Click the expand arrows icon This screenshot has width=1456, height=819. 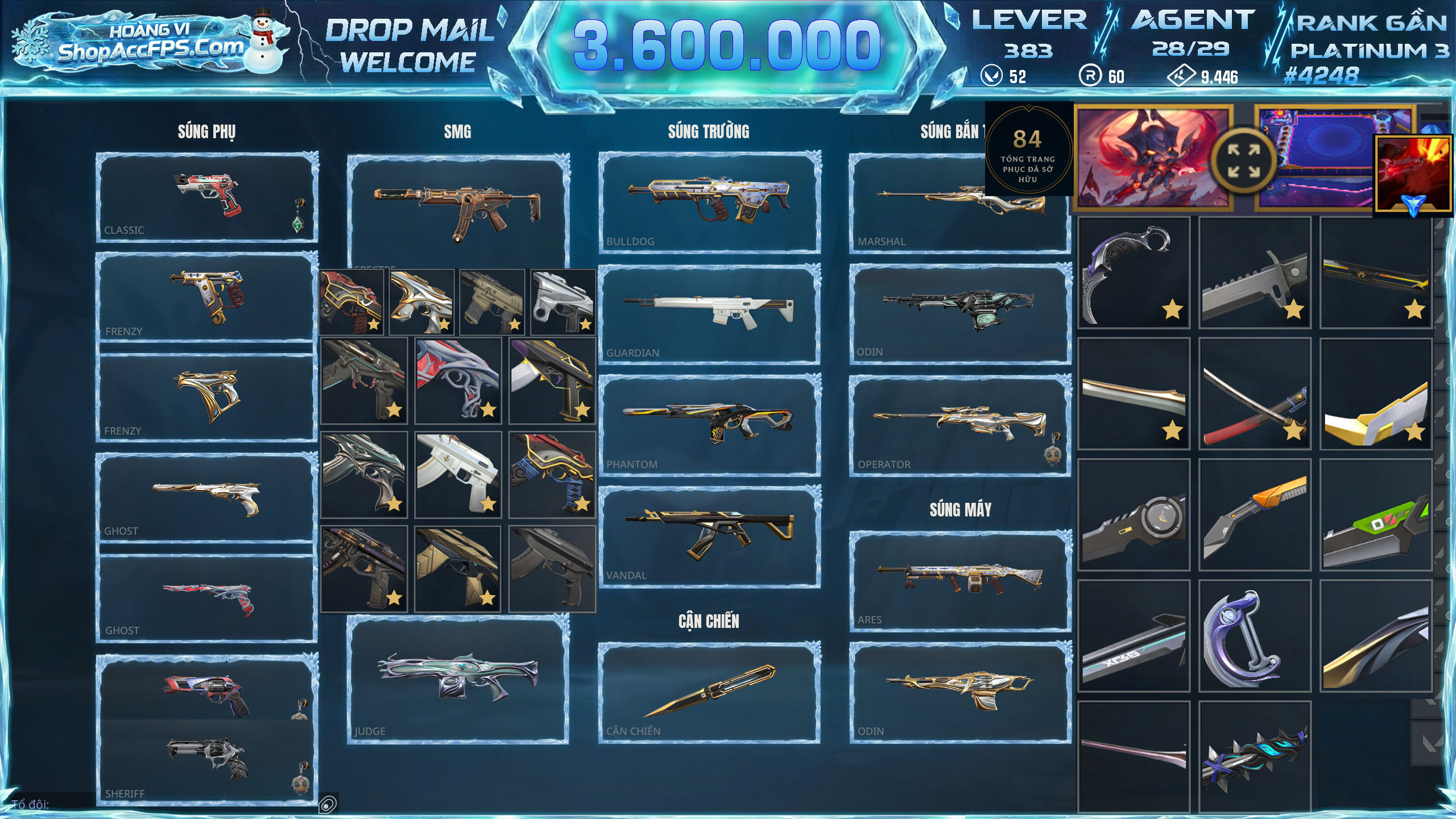[1243, 161]
